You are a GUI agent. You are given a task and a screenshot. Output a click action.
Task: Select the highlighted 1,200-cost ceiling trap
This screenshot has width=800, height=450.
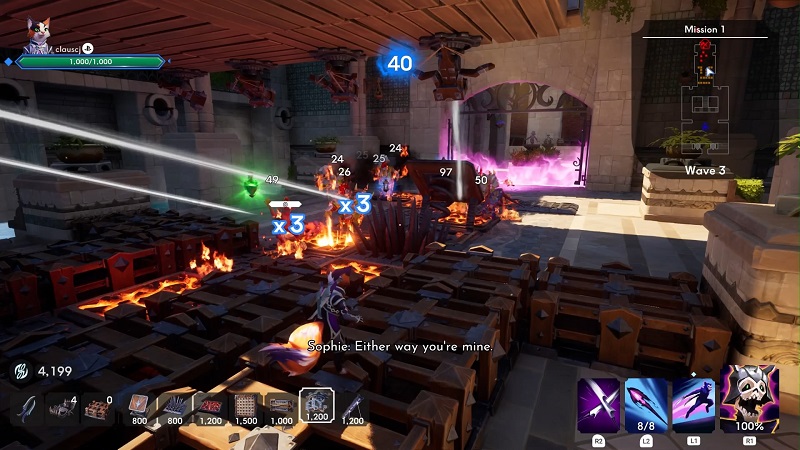coord(317,405)
